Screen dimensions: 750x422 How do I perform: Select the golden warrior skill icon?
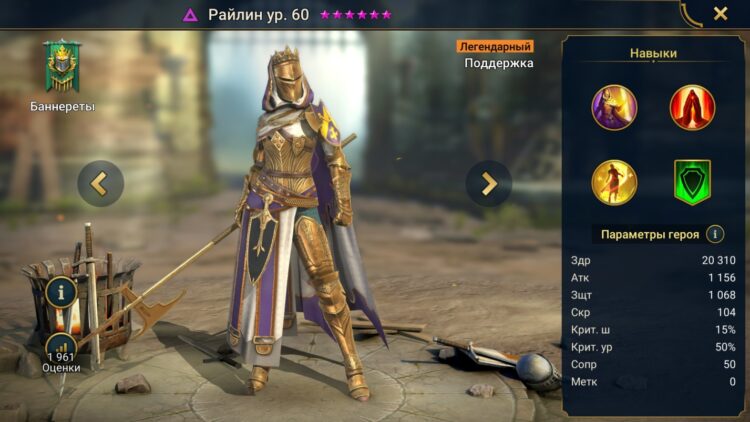point(614,182)
